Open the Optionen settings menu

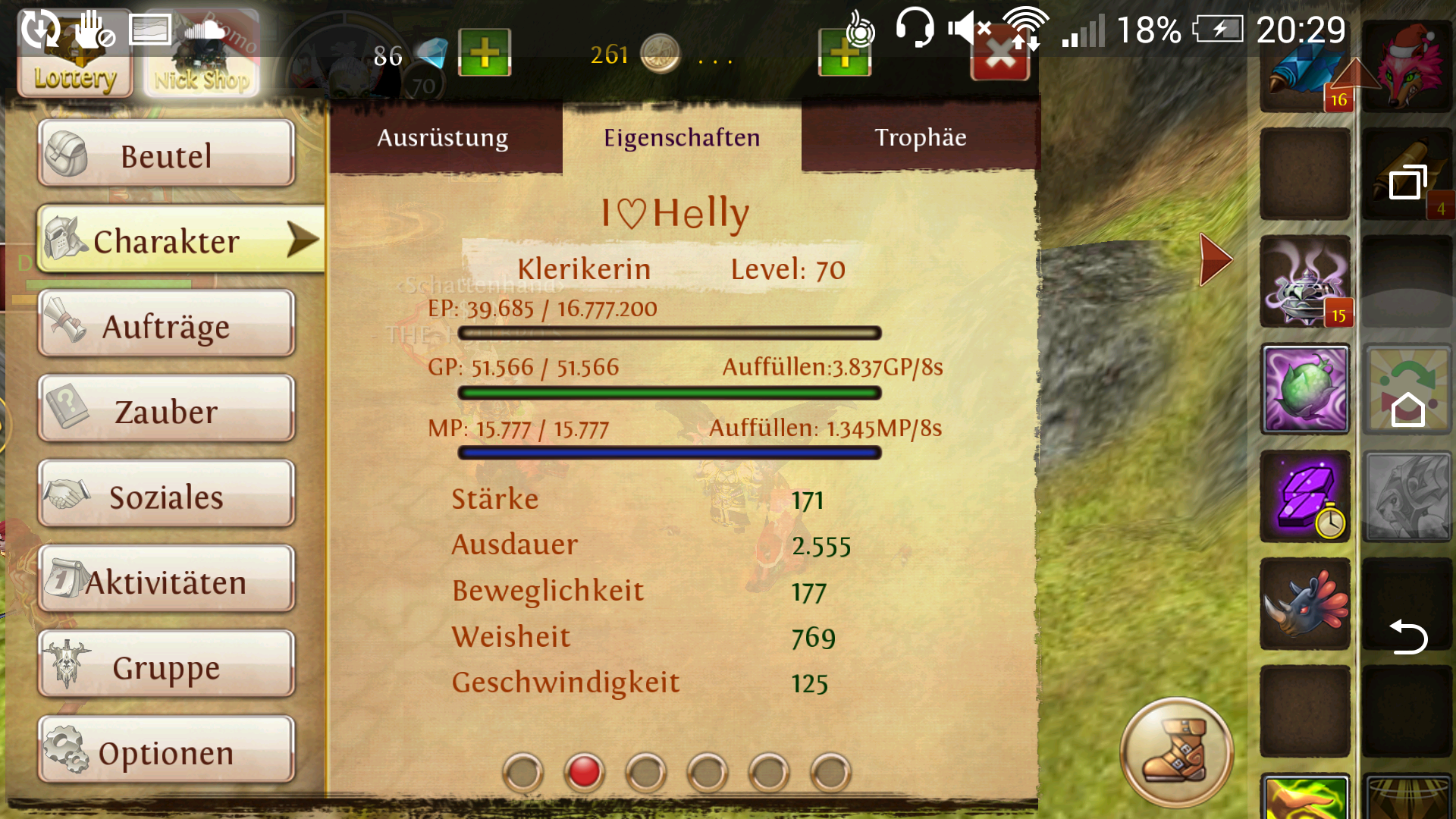[x=166, y=752]
